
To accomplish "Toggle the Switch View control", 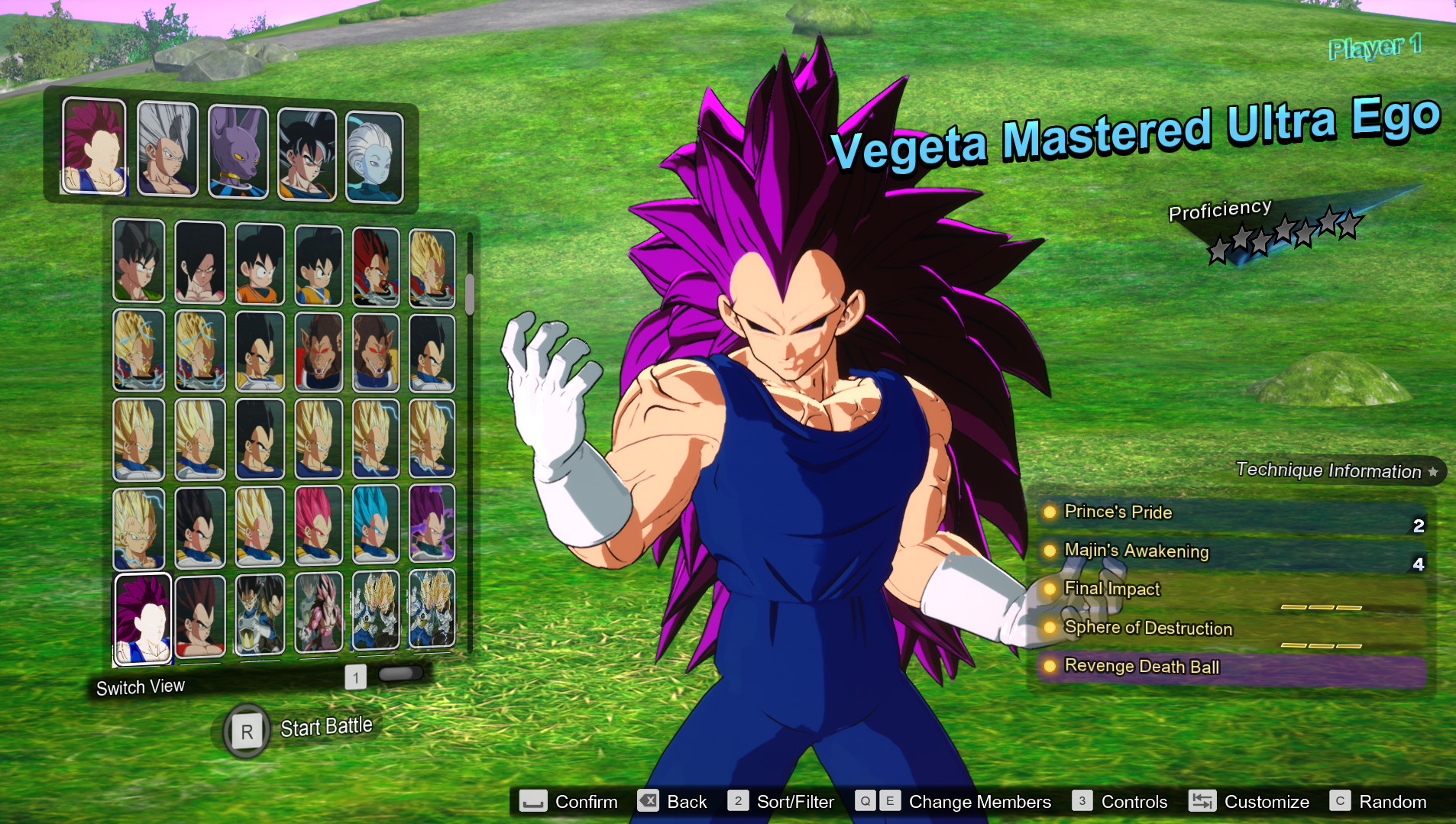I will [x=140, y=686].
